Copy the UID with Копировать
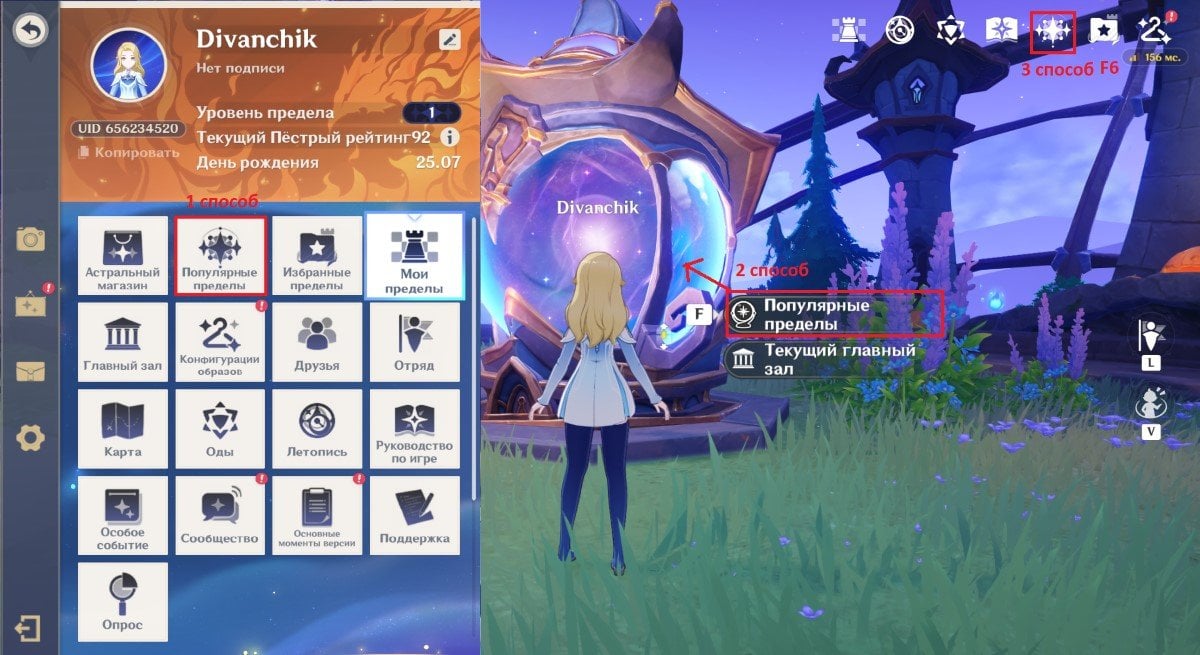This screenshot has height=655, width=1200. pyautogui.click(x=129, y=153)
